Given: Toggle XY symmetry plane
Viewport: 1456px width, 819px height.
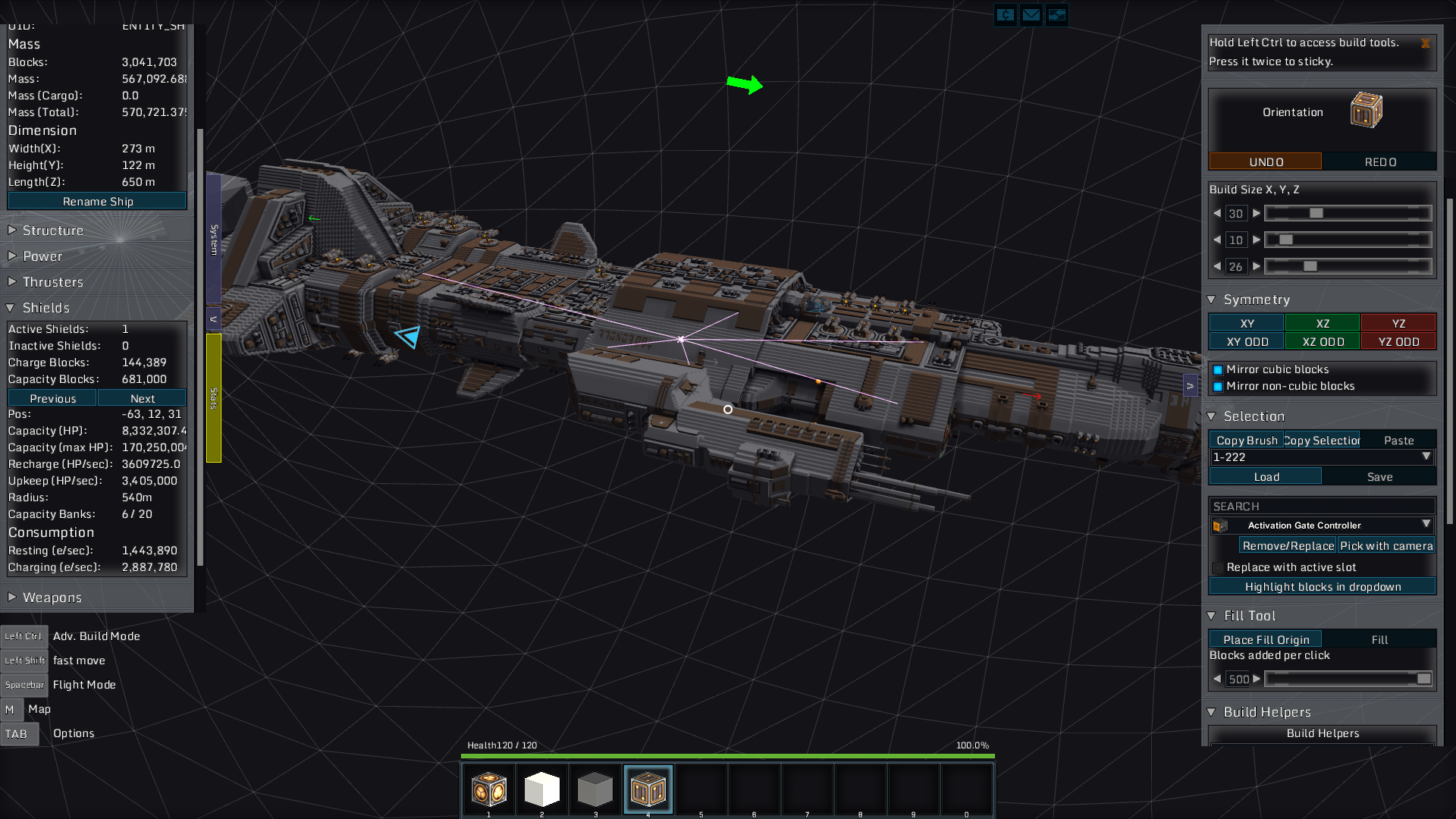Looking at the screenshot, I should (x=1246, y=324).
